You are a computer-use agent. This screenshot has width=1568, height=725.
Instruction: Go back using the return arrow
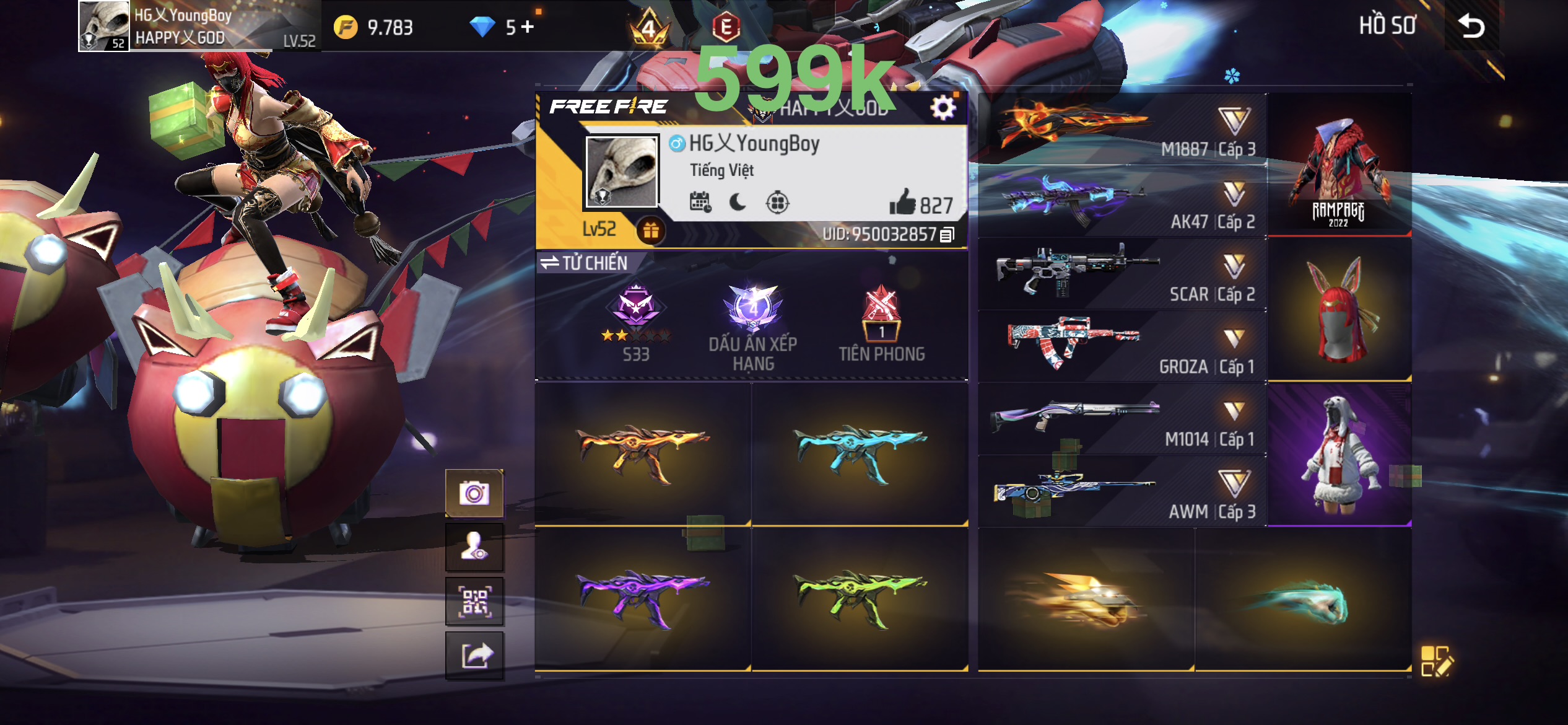1471,26
